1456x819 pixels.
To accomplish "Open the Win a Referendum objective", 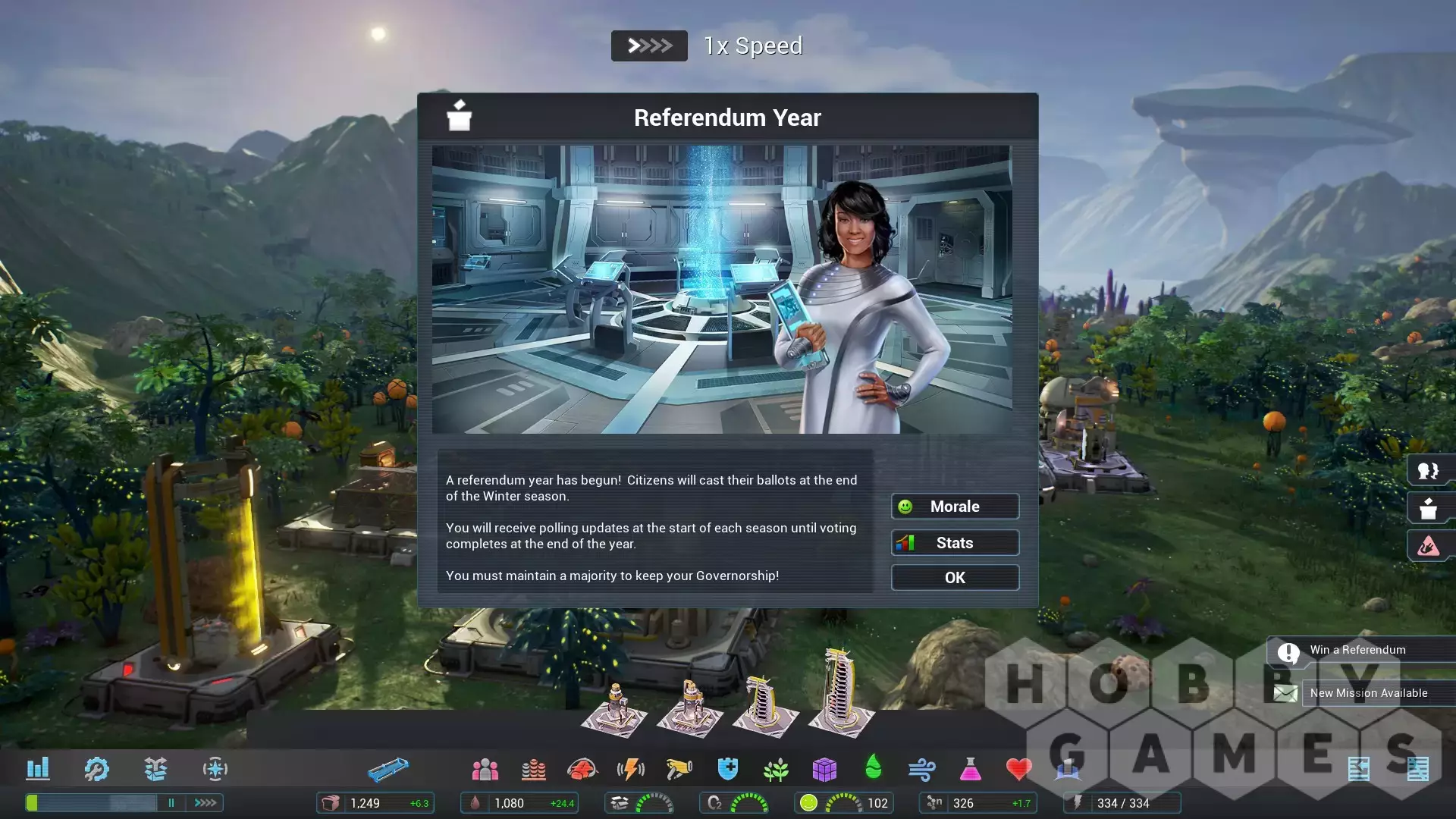I will (1357, 650).
